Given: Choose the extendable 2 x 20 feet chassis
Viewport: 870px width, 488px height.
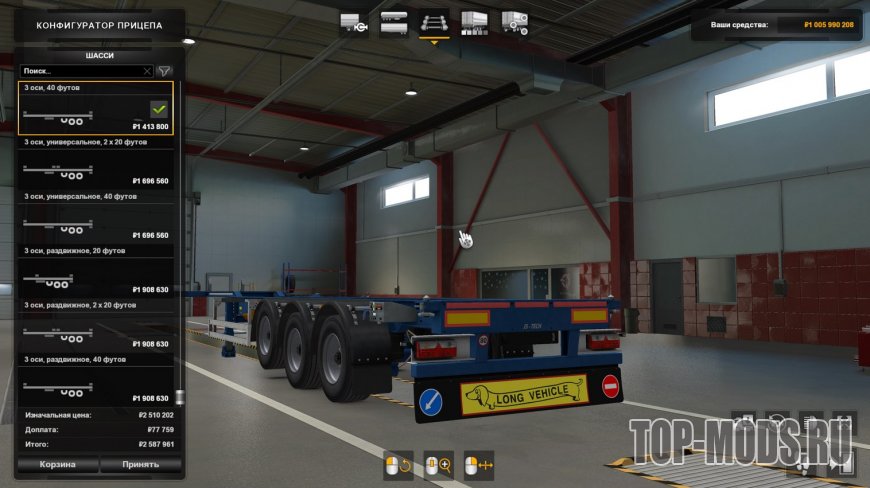Looking at the screenshot, I should (x=96, y=329).
